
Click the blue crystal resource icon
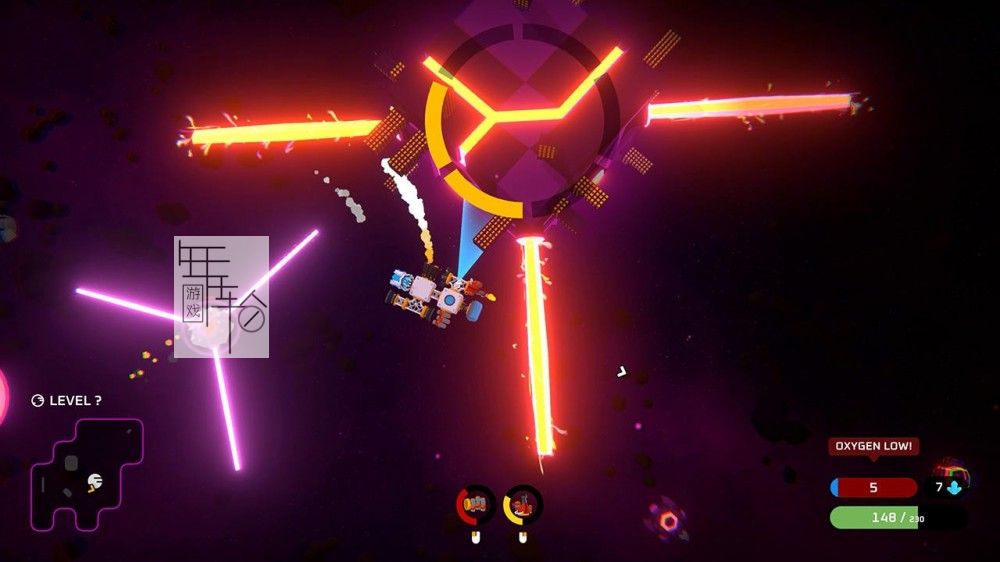(x=954, y=488)
